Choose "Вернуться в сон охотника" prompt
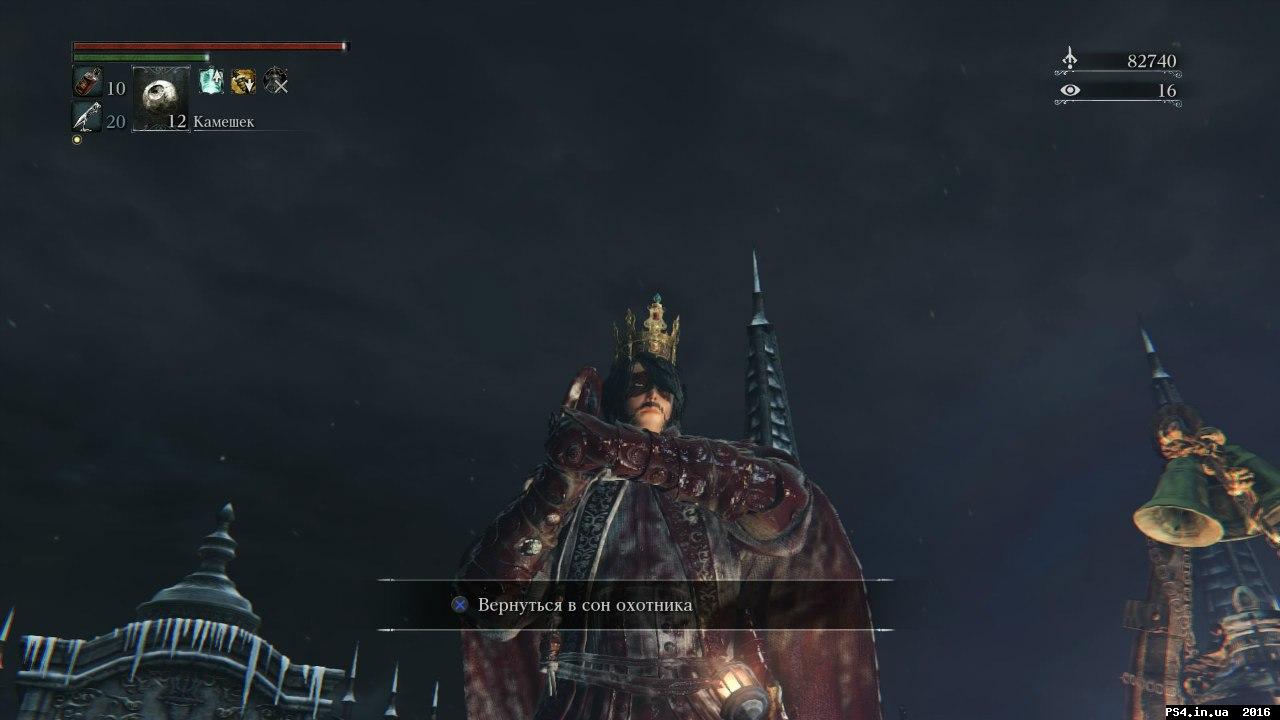This screenshot has width=1280, height=720. tap(585, 605)
